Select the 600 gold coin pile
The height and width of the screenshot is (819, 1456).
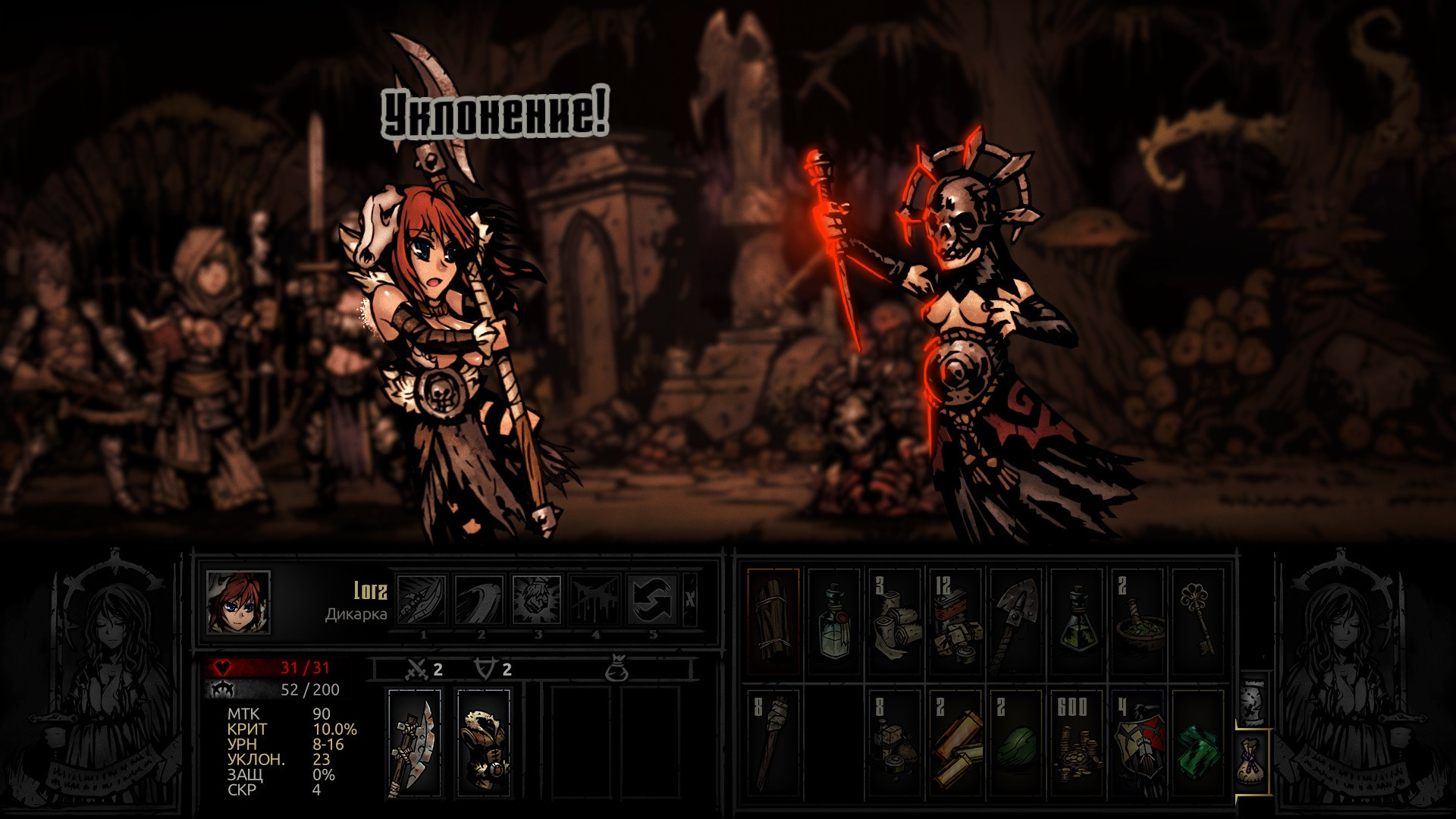(x=1077, y=742)
